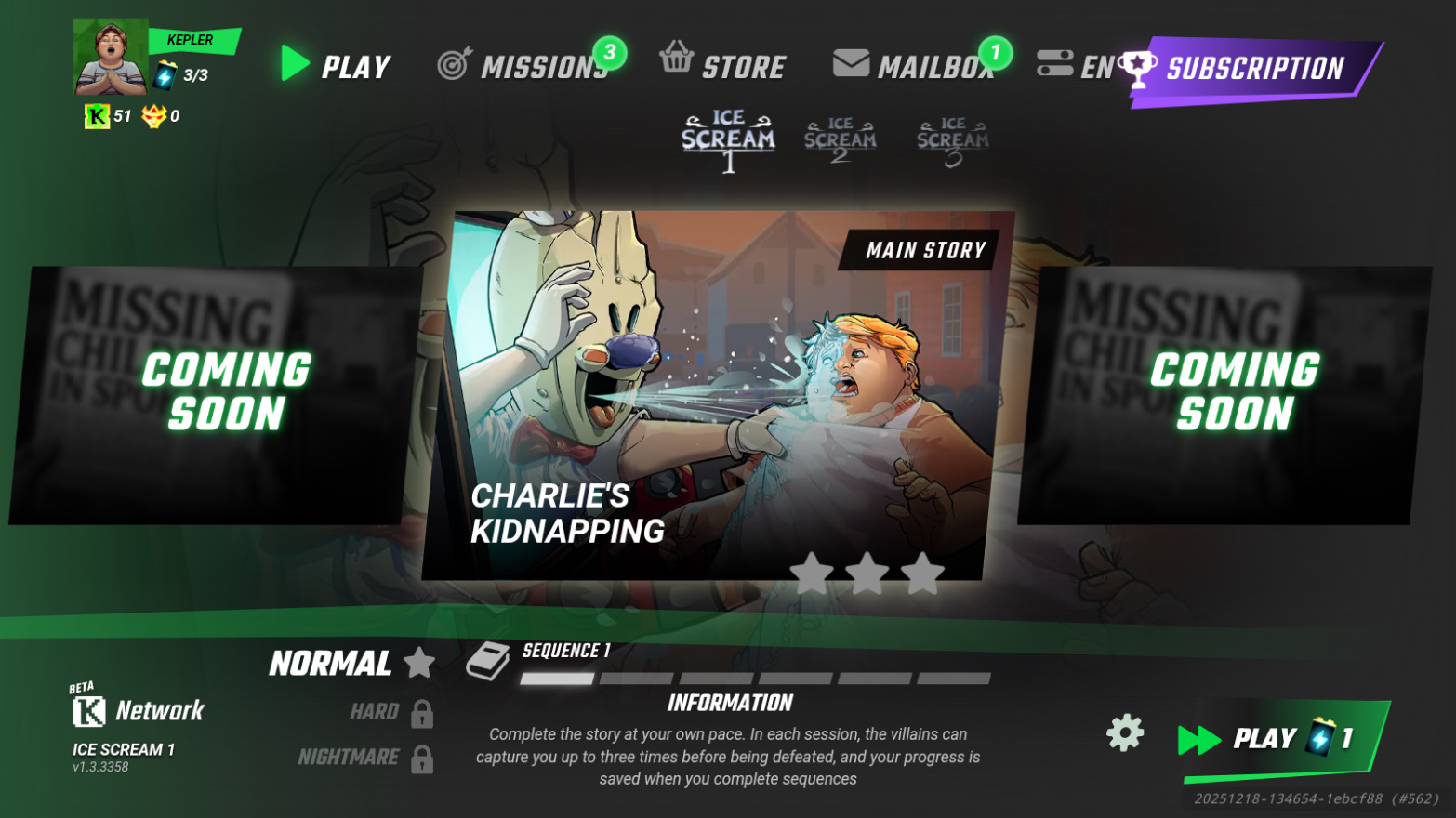Click the Sequence 1 book icon
The image size is (1456, 818).
click(488, 661)
